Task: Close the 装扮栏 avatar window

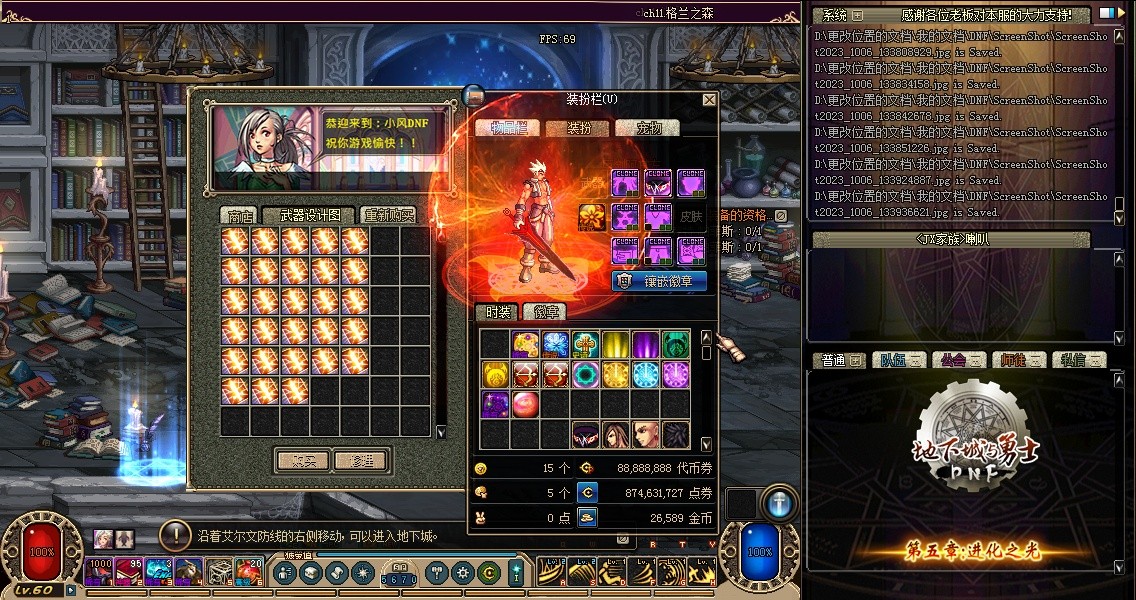Action: 709,100
